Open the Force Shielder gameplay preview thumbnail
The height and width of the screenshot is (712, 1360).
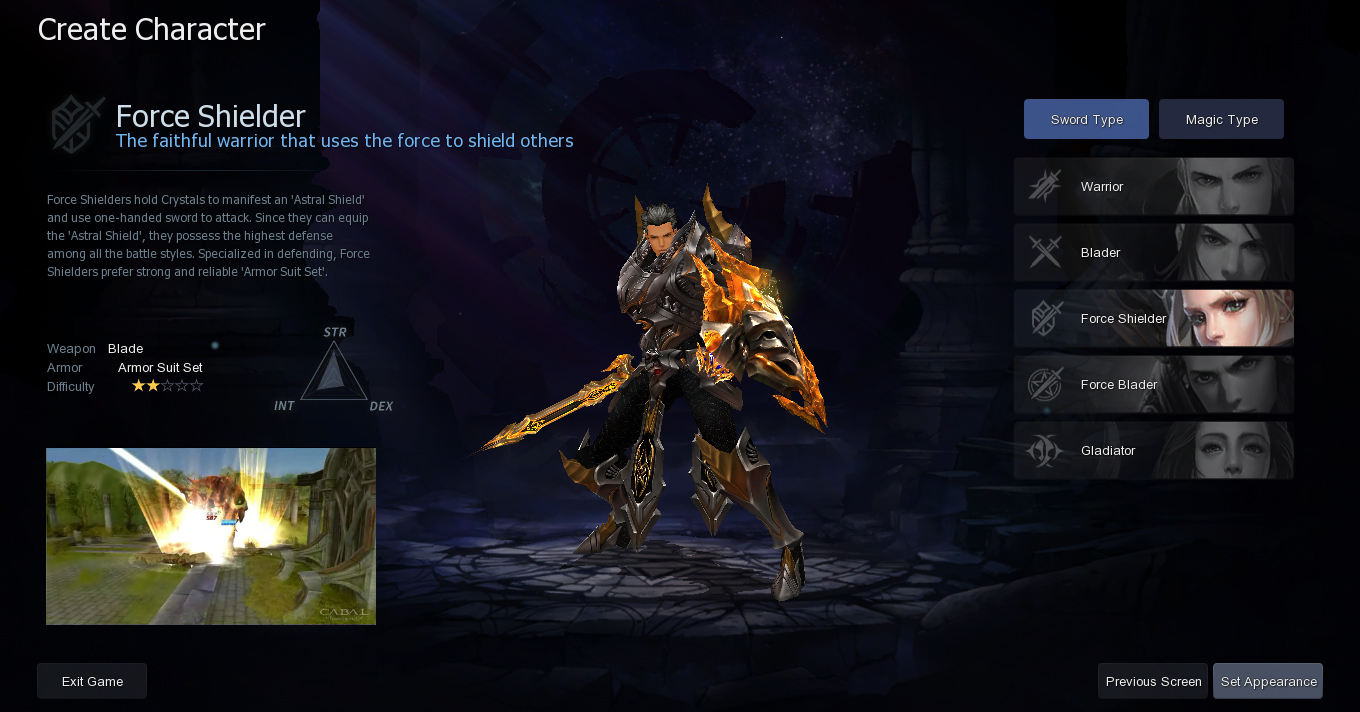coord(211,536)
